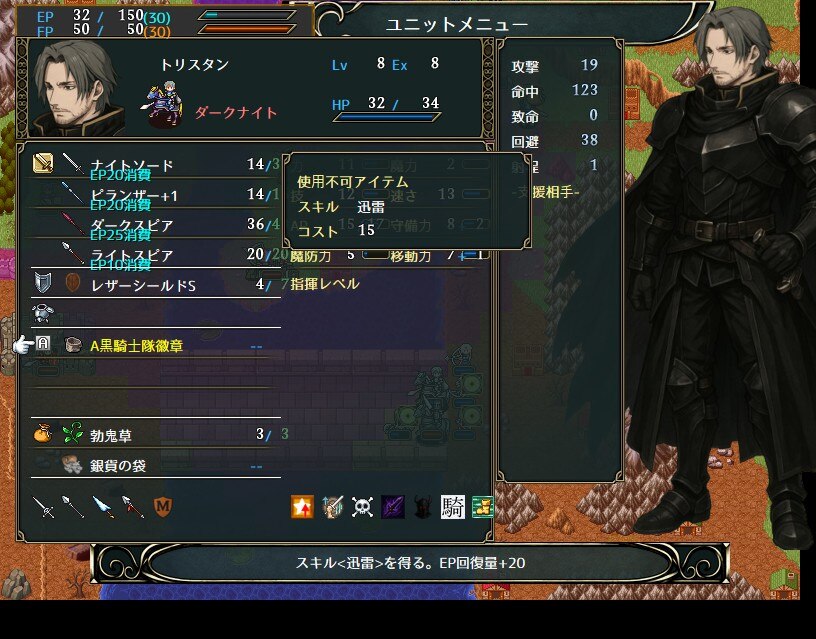Select the gold coins stack skill icon
Image resolution: width=816 pixels, height=639 pixels.
[x=483, y=507]
